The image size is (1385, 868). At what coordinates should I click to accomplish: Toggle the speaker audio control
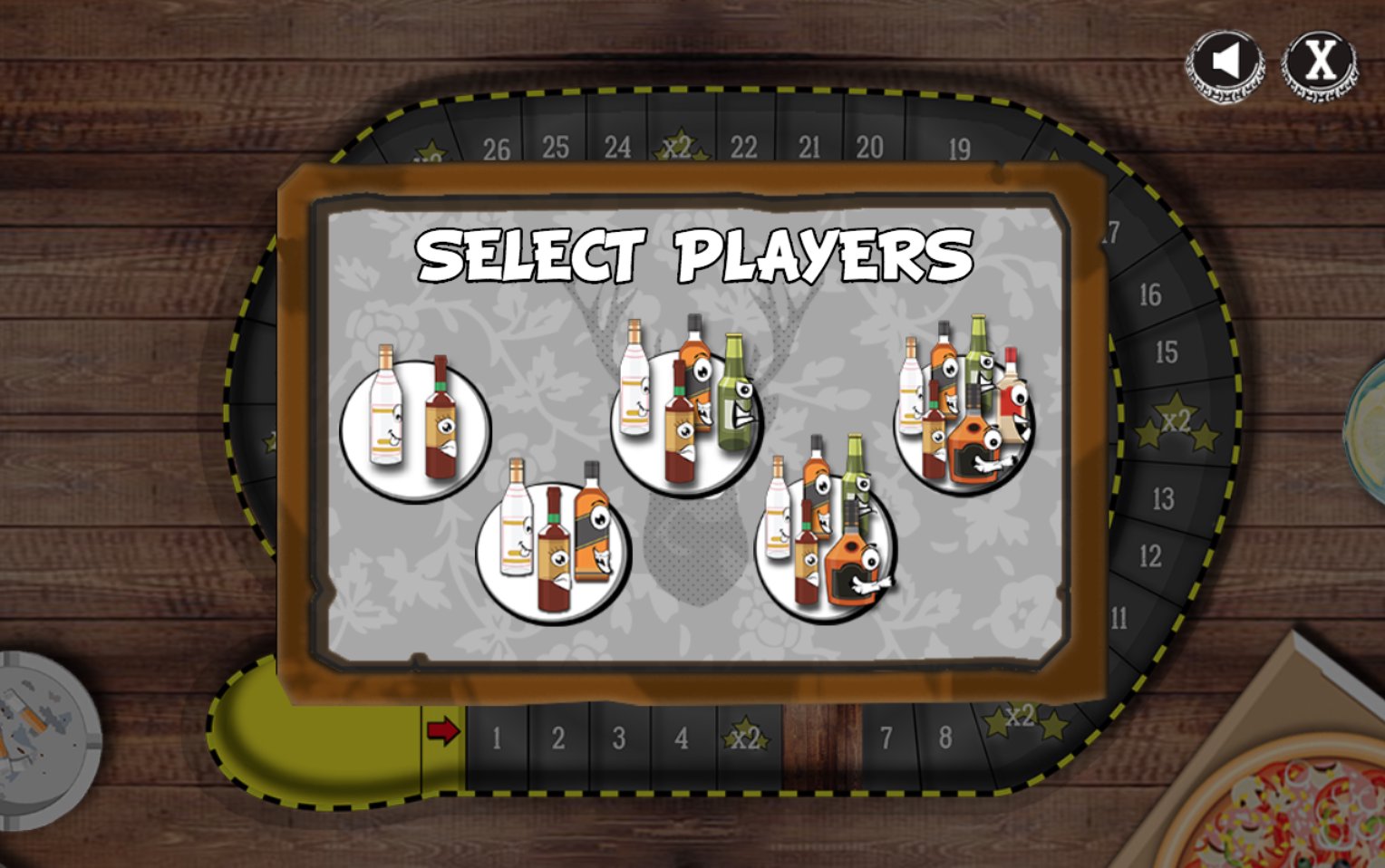[x=1226, y=61]
